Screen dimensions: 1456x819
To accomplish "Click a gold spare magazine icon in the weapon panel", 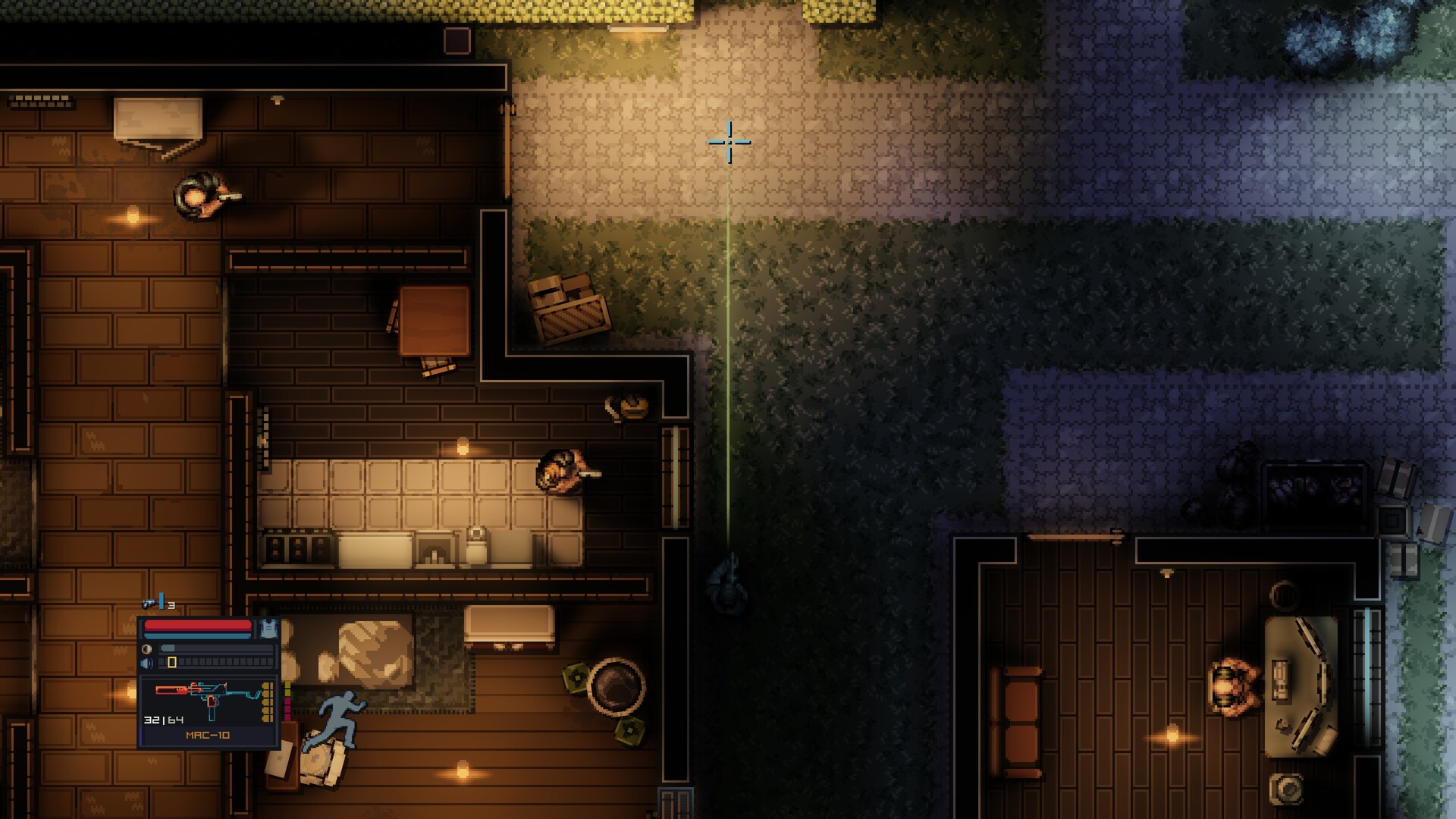I will click(267, 701).
